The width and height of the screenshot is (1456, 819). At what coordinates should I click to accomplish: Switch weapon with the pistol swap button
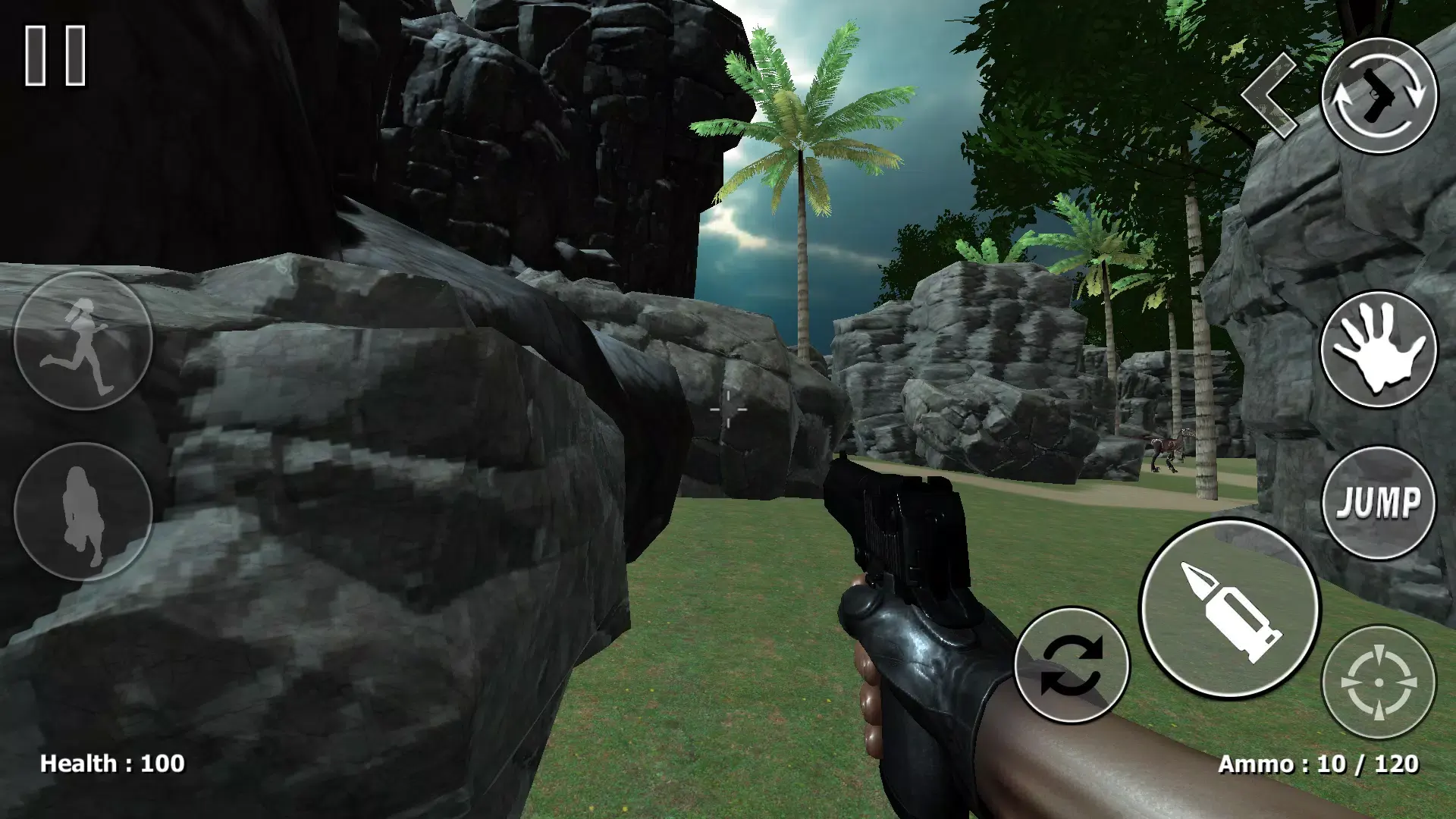click(x=1379, y=96)
